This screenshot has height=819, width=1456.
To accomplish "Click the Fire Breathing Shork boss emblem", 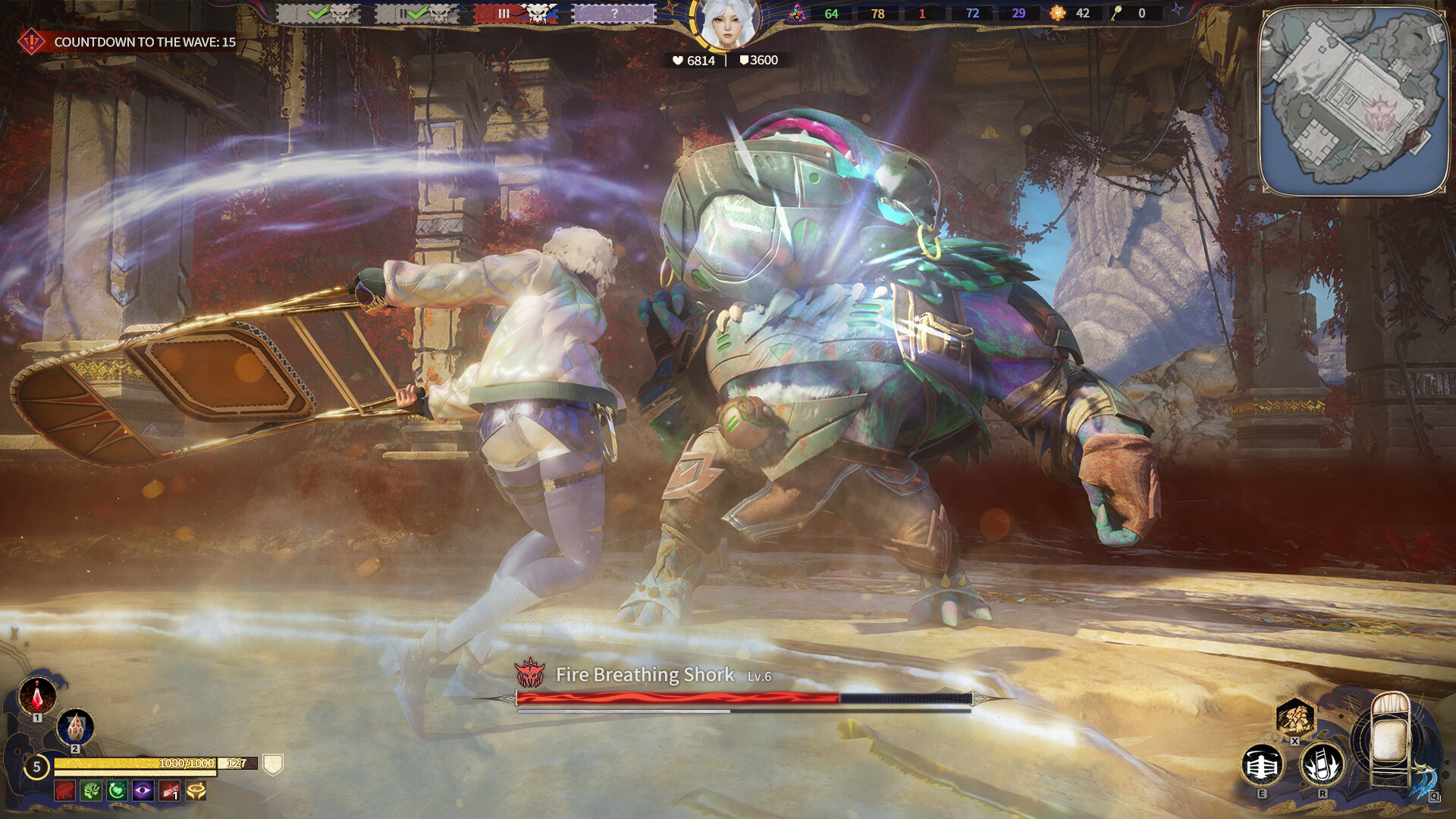I will tap(529, 673).
